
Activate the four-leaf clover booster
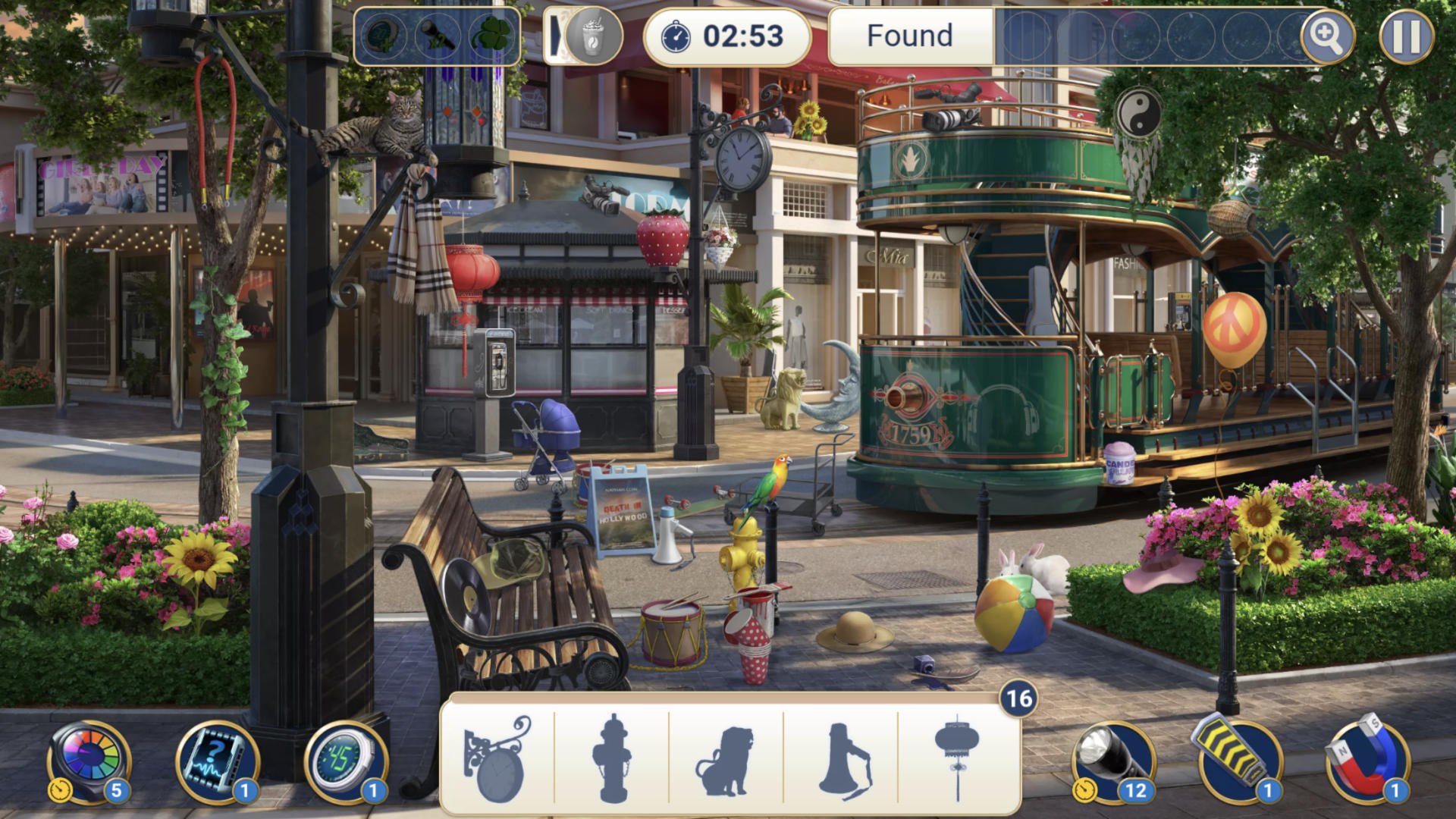click(x=491, y=36)
